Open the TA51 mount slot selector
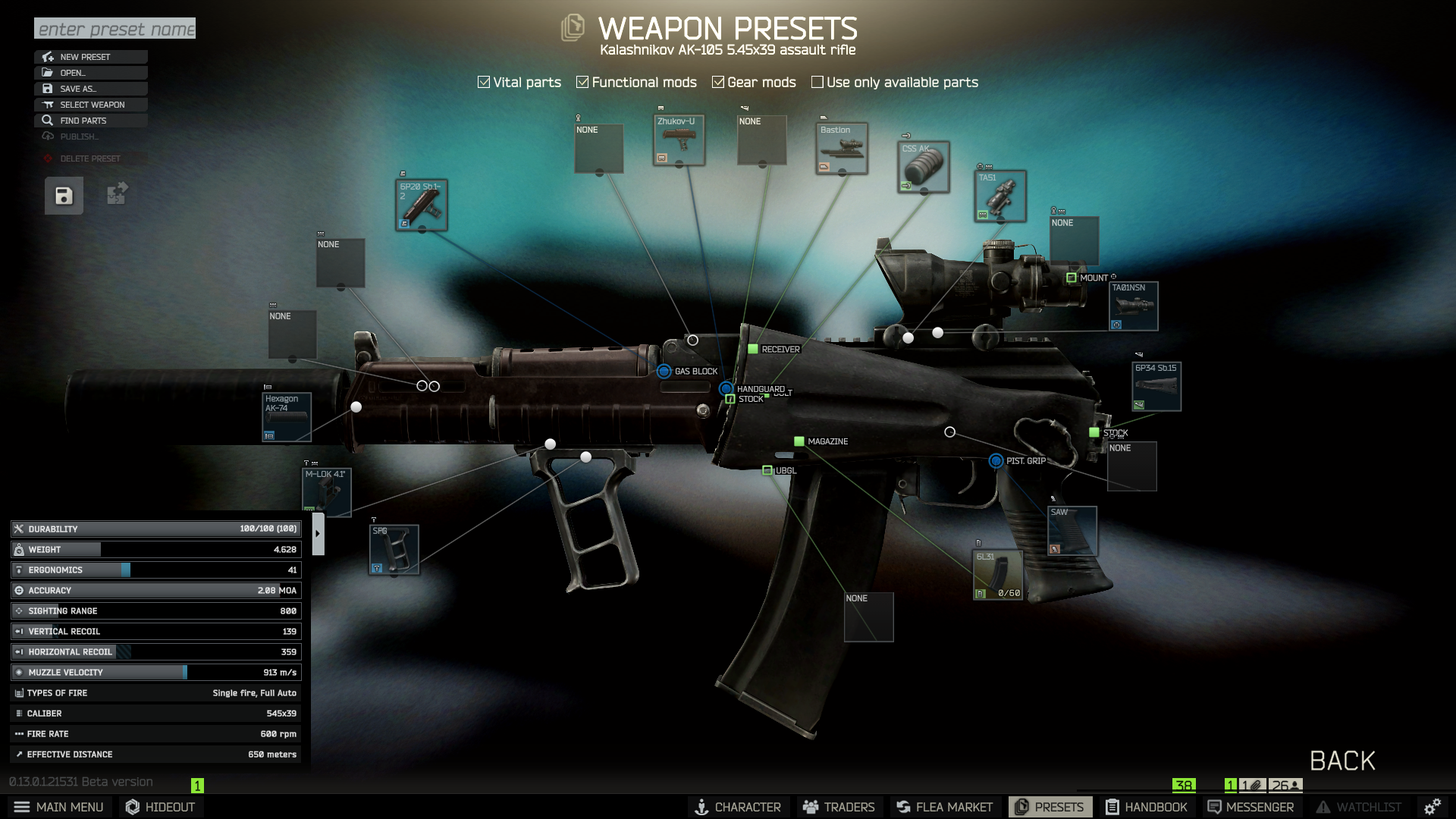The height and width of the screenshot is (819, 1456). coord(999,196)
